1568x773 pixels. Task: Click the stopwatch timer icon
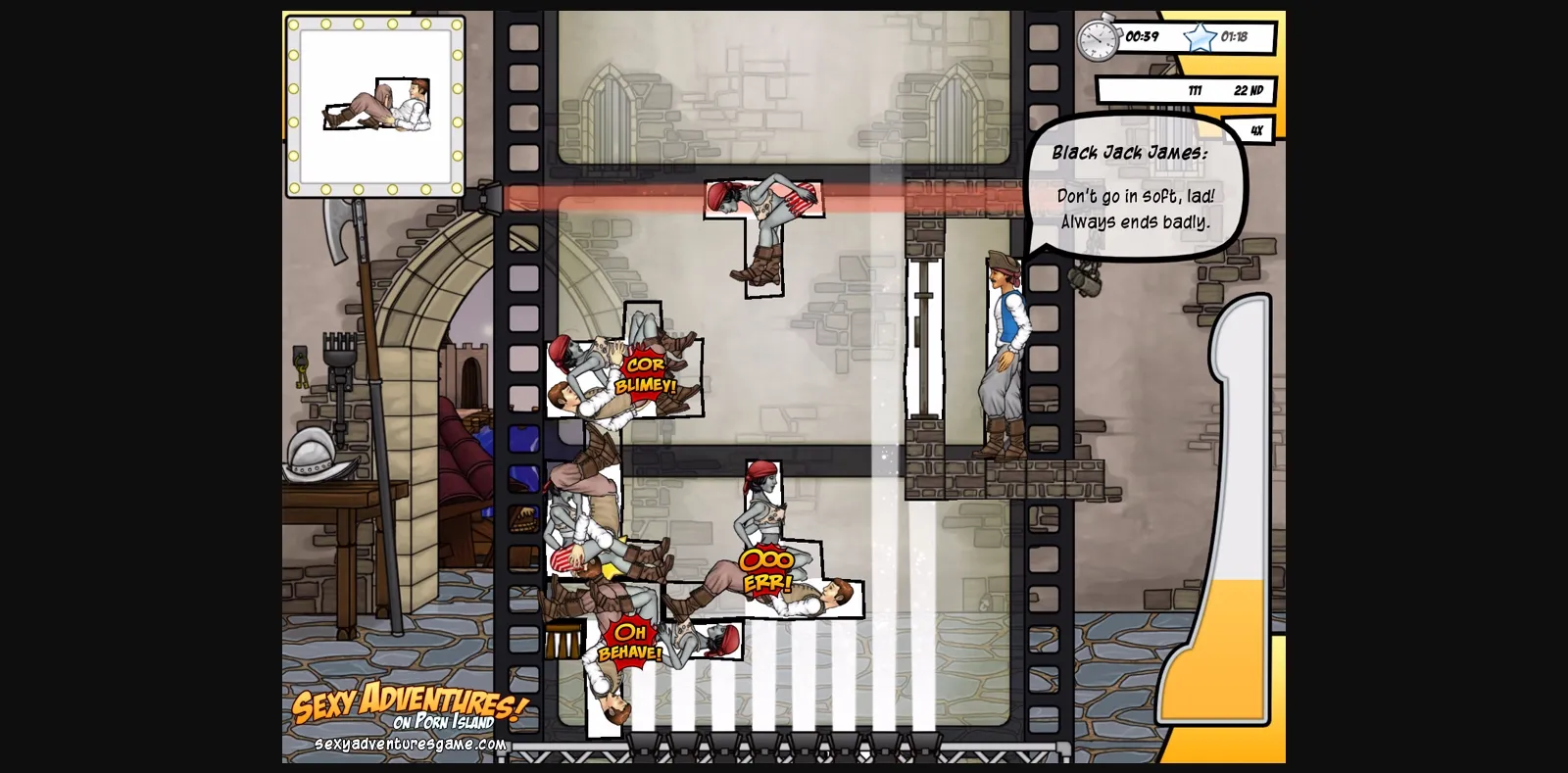coord(1096,38)
